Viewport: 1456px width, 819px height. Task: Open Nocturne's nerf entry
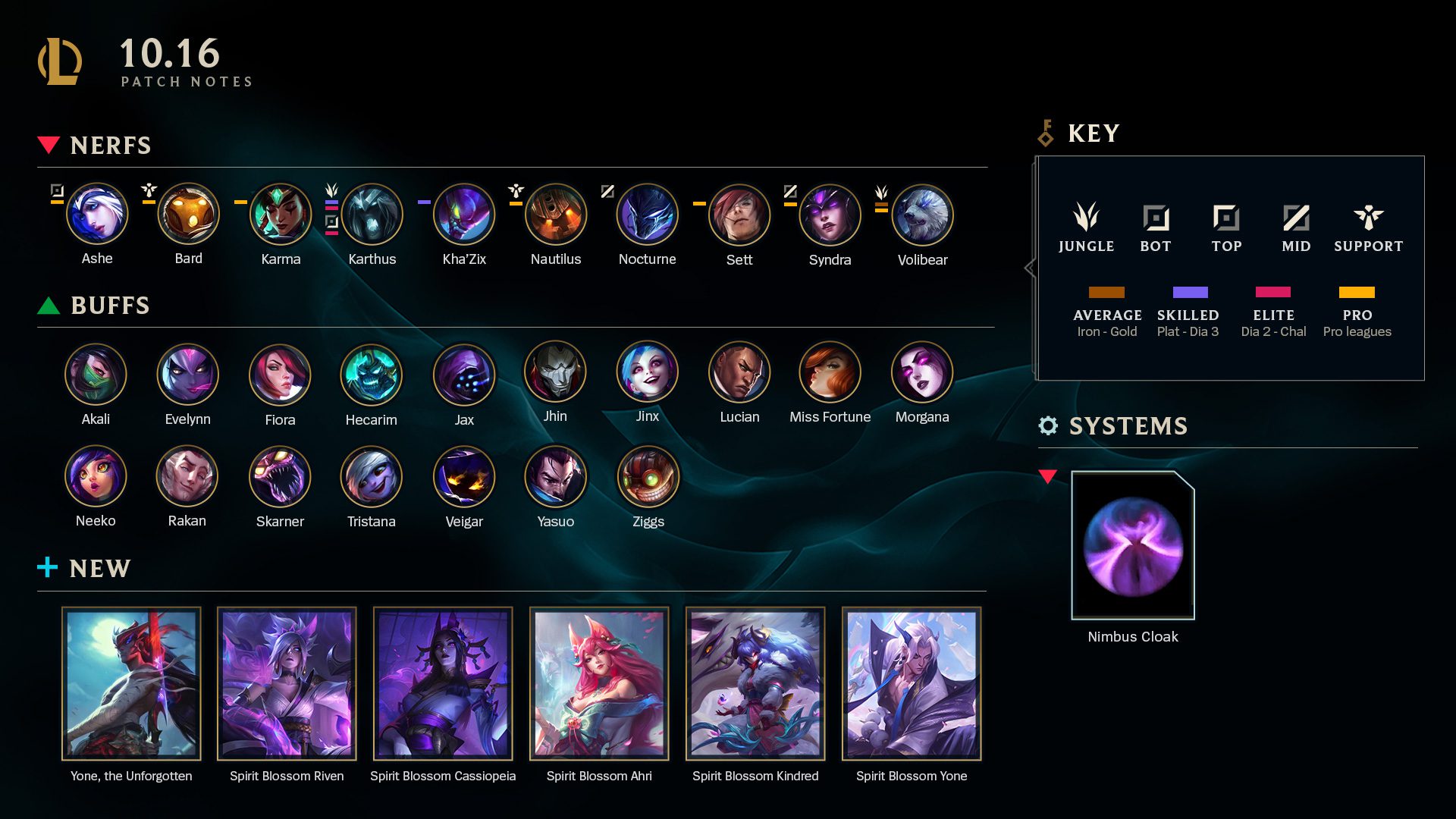click(x=647, y=215)
